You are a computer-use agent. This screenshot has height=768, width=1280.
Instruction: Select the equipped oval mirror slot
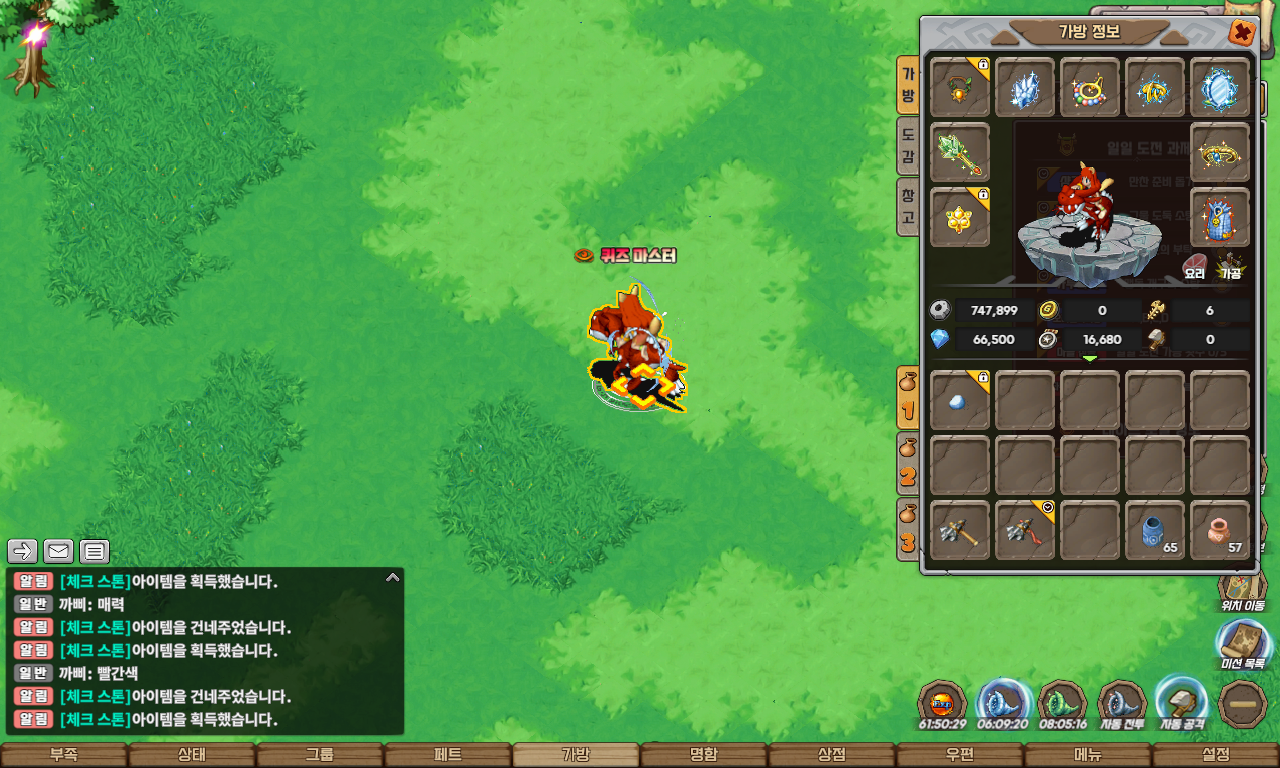(1220, 88)
